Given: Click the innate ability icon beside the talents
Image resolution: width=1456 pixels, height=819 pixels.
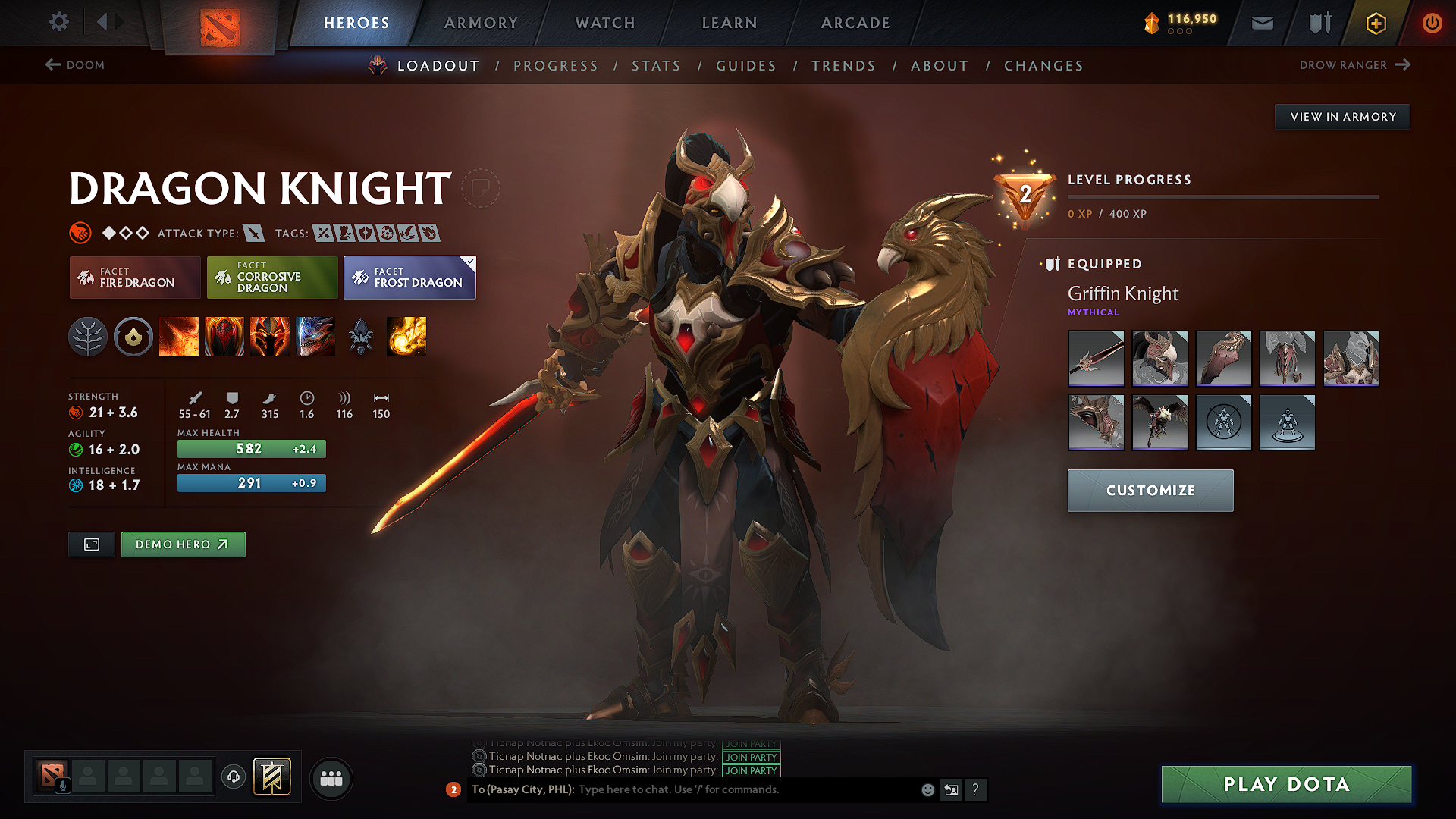Looking at the screenshot, I should coord(133,337).
